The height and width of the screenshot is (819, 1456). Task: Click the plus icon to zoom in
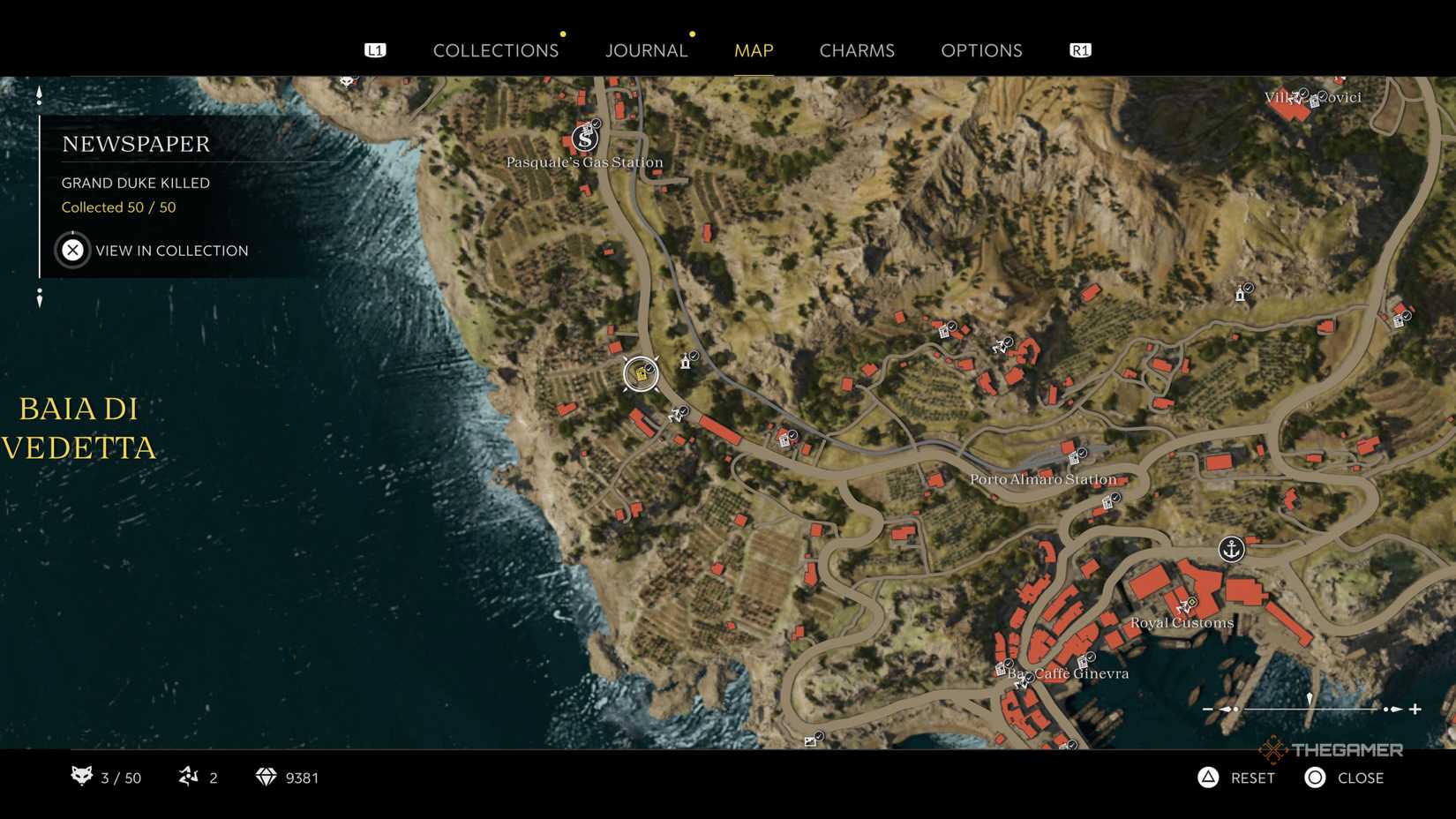tap(1417, 707)
